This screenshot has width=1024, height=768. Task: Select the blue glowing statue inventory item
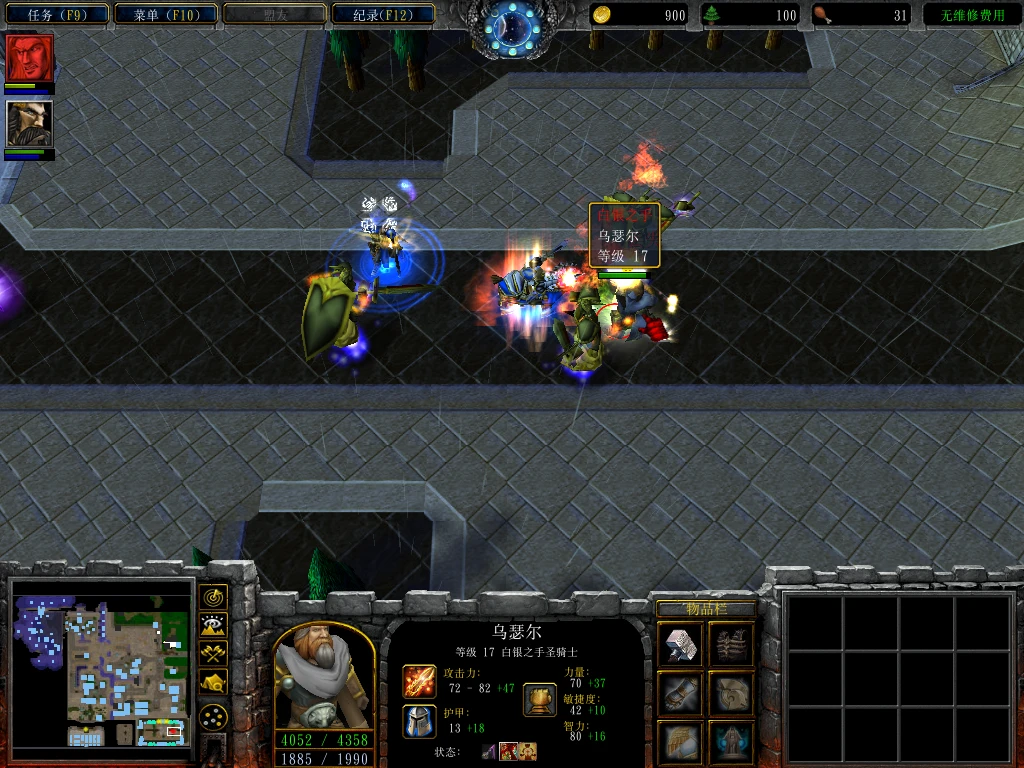[731, 741]
